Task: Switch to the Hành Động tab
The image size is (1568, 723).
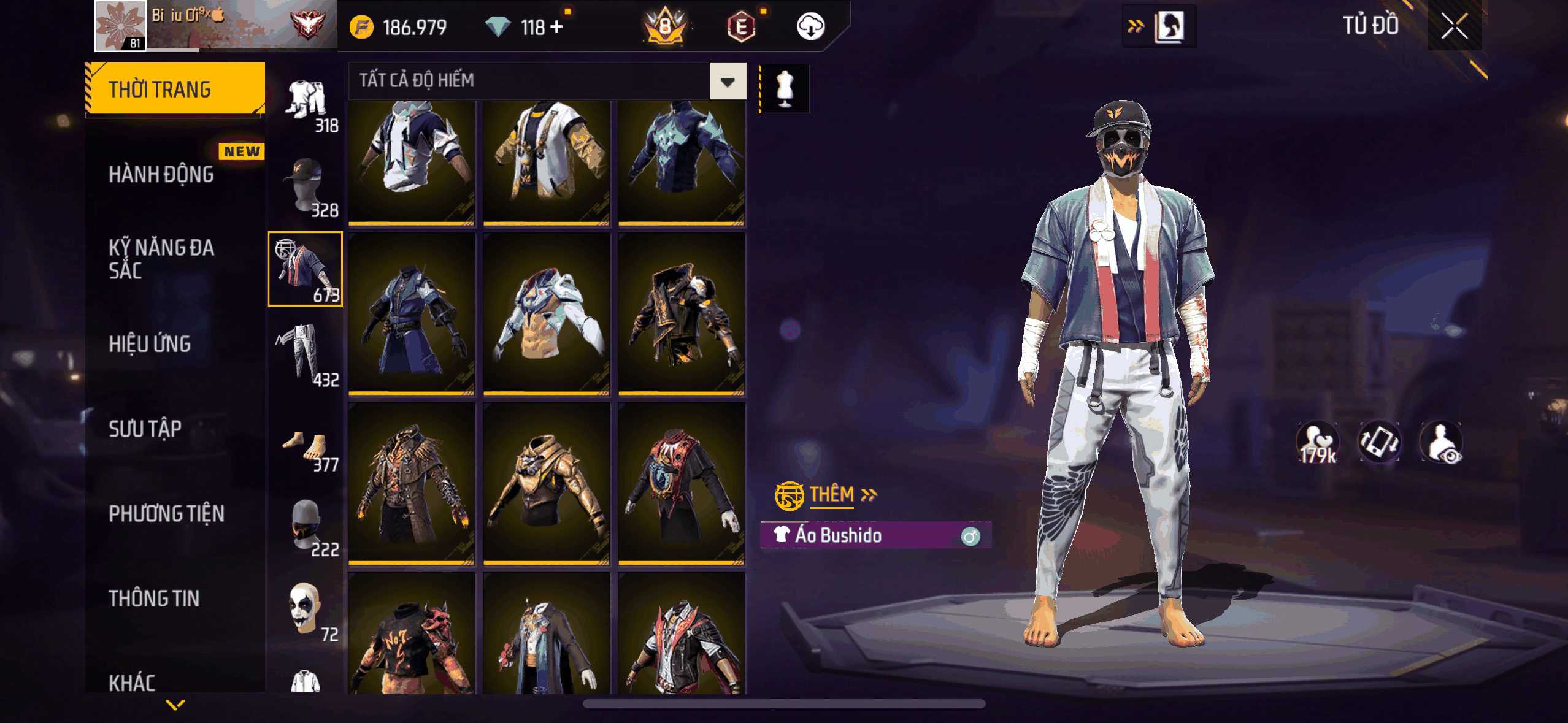Action: (x=161, y=175)
